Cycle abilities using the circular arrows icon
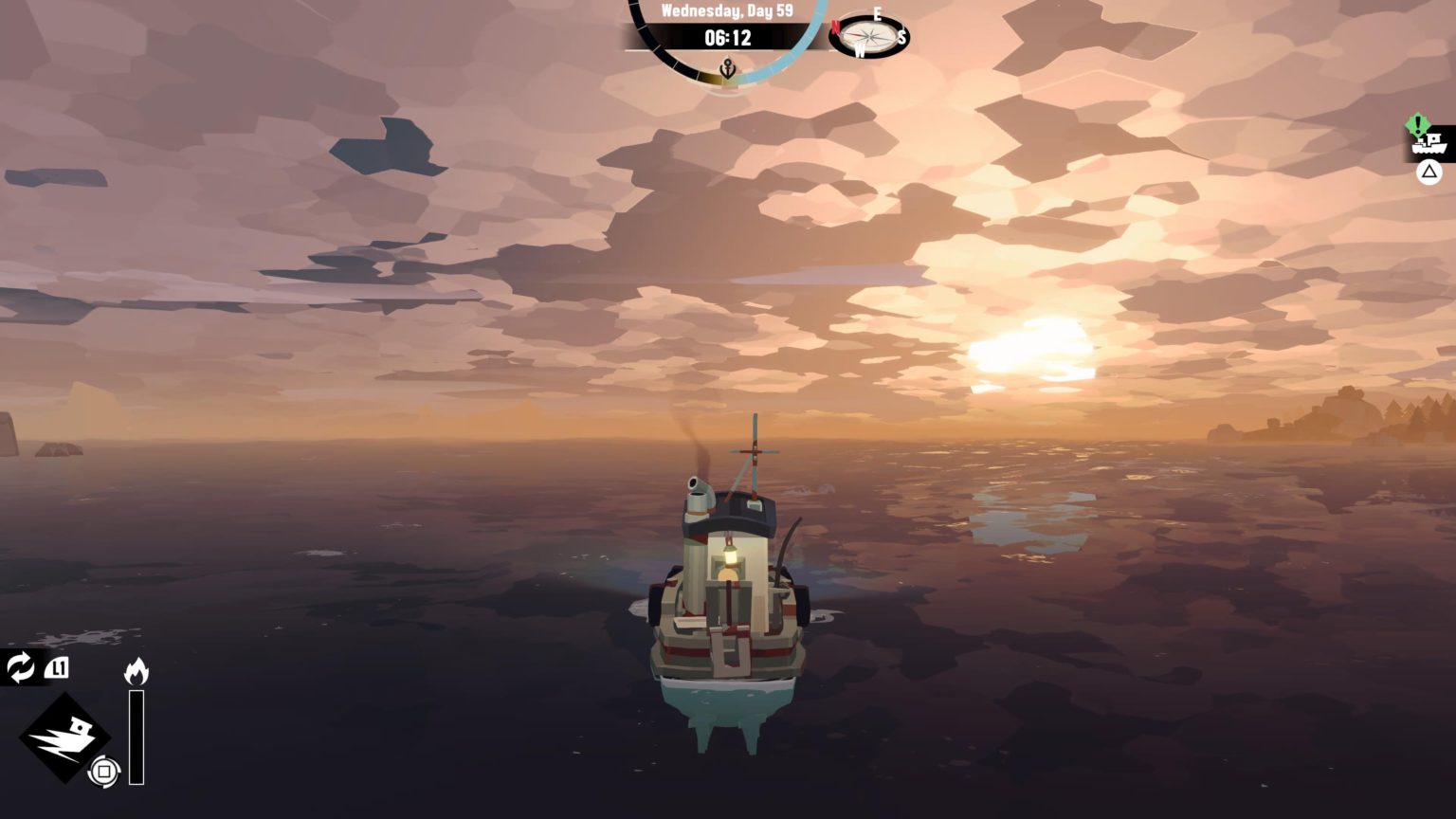Viewport: 1456px width, 819px height. pos(20,667)
